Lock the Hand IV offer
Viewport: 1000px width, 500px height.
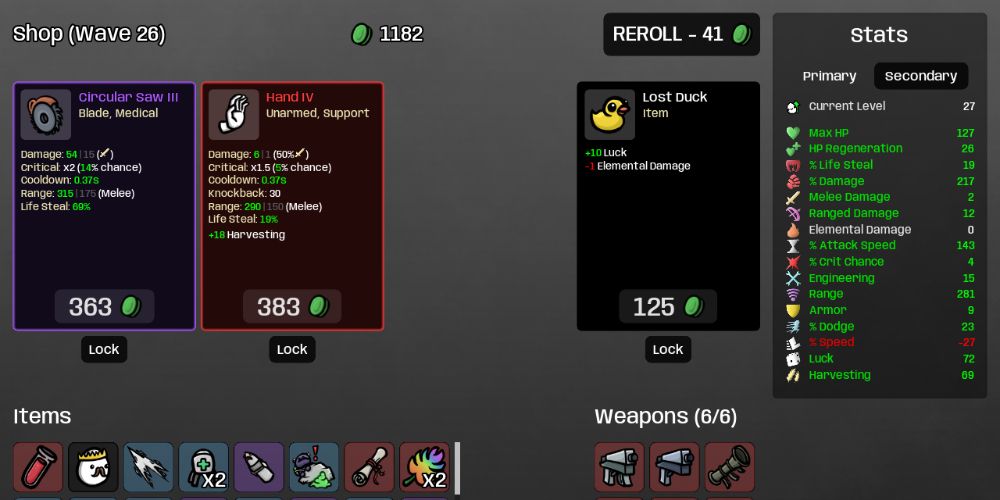coord(292,349)
